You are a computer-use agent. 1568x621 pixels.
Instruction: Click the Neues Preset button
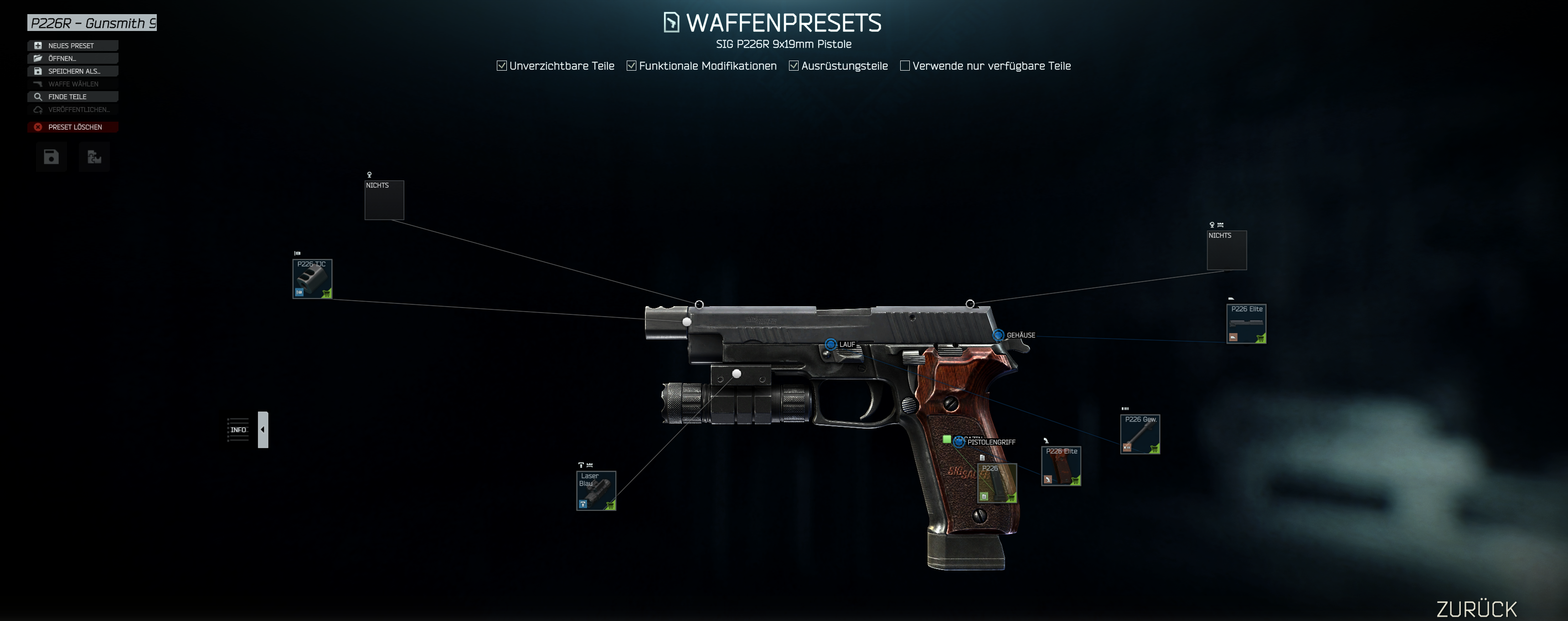click(72, 46)
